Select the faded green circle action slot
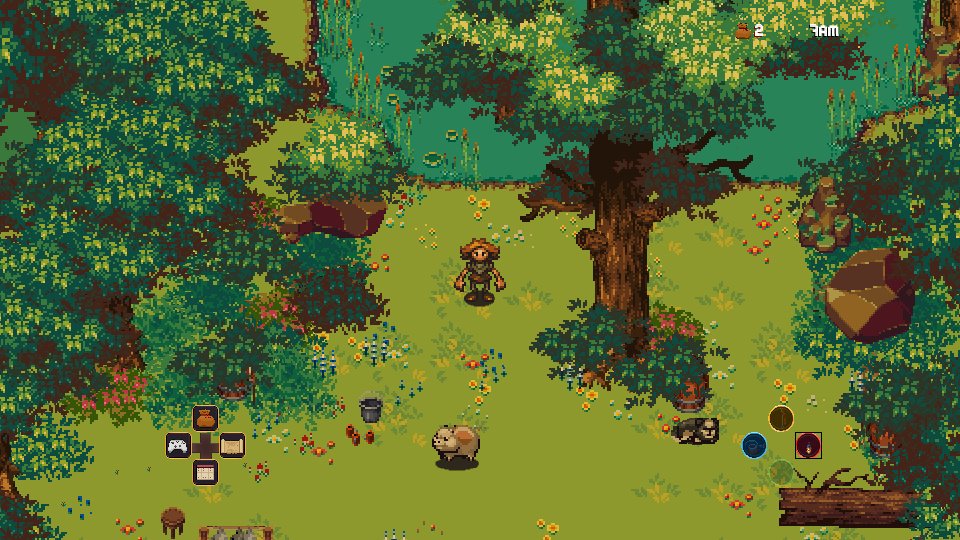The image size is (960, 540). (781, 471)
